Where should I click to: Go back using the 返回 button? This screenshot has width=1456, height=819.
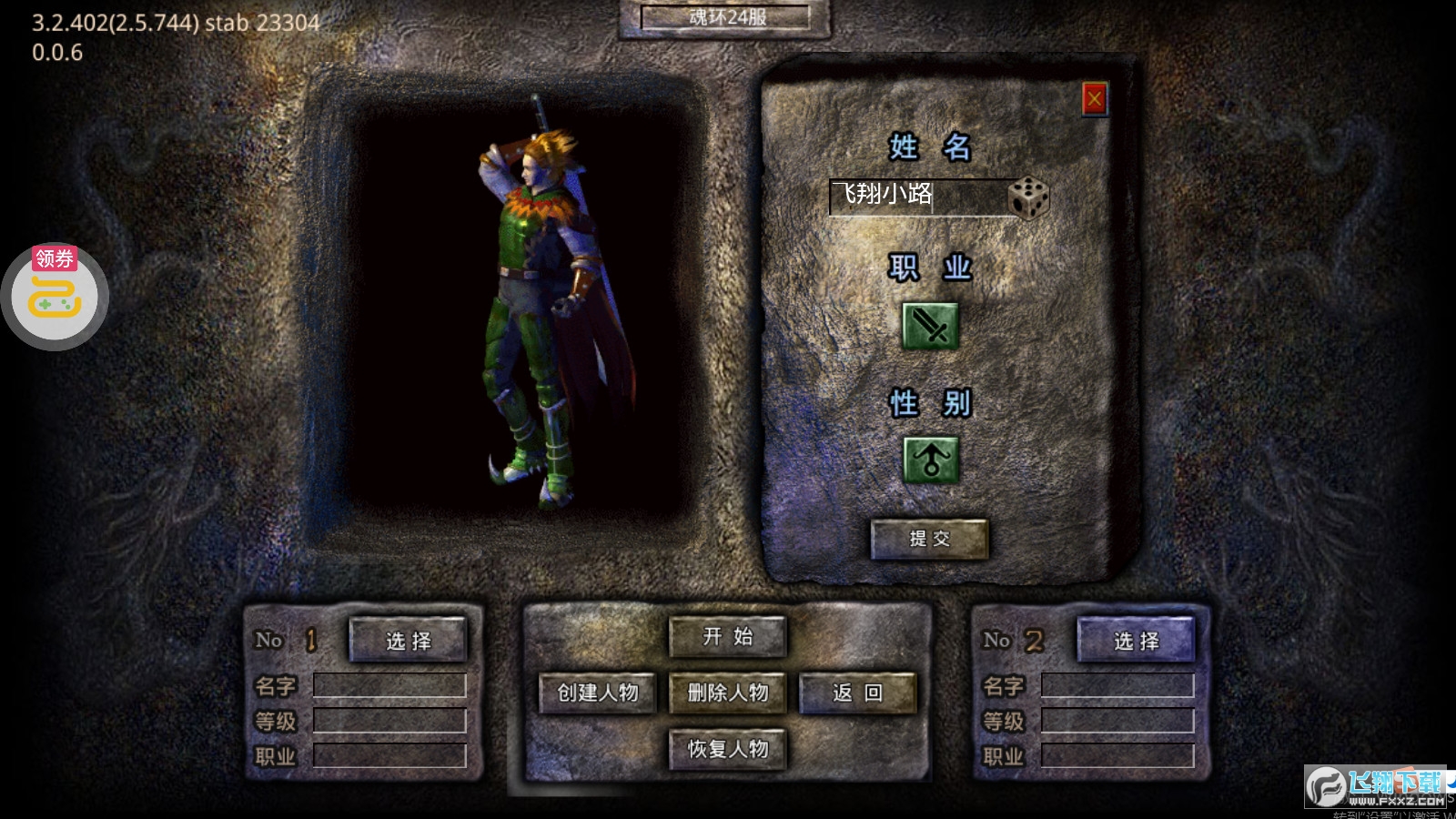[857, 693]
